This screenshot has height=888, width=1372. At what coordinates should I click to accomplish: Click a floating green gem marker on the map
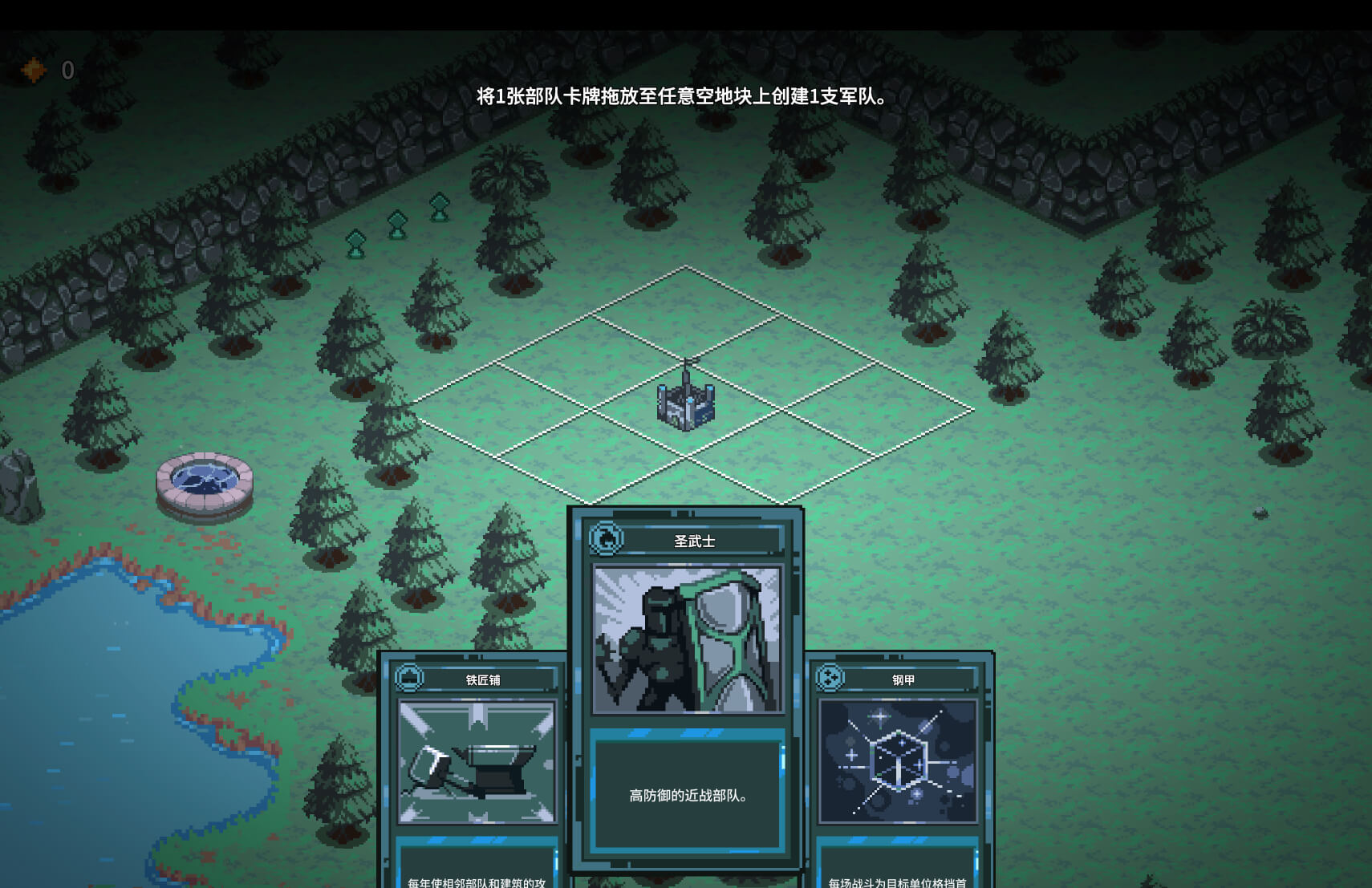397,225
